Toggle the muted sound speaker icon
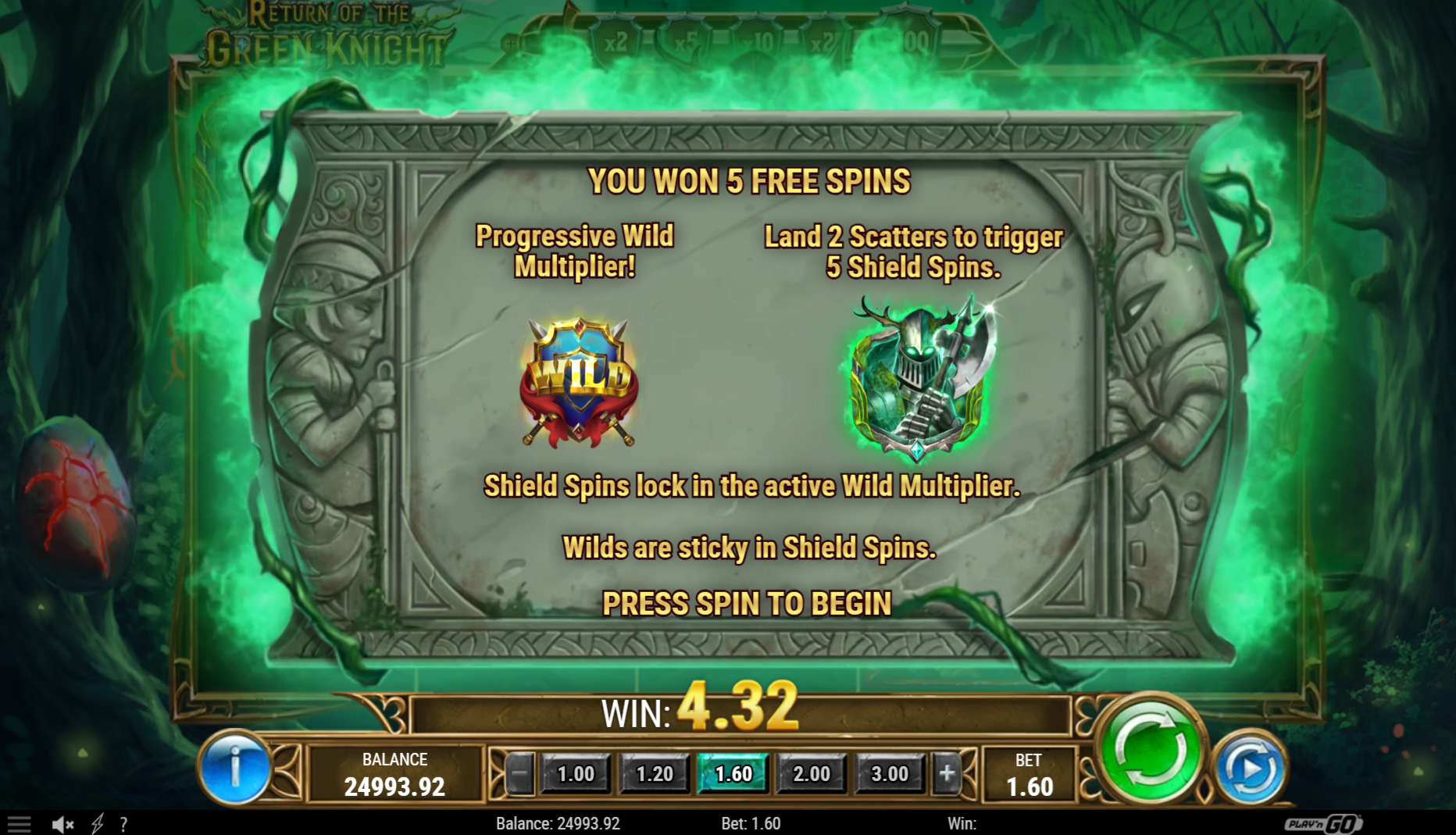The height and width of the screenshot is (835, 1456). point(62,823)
